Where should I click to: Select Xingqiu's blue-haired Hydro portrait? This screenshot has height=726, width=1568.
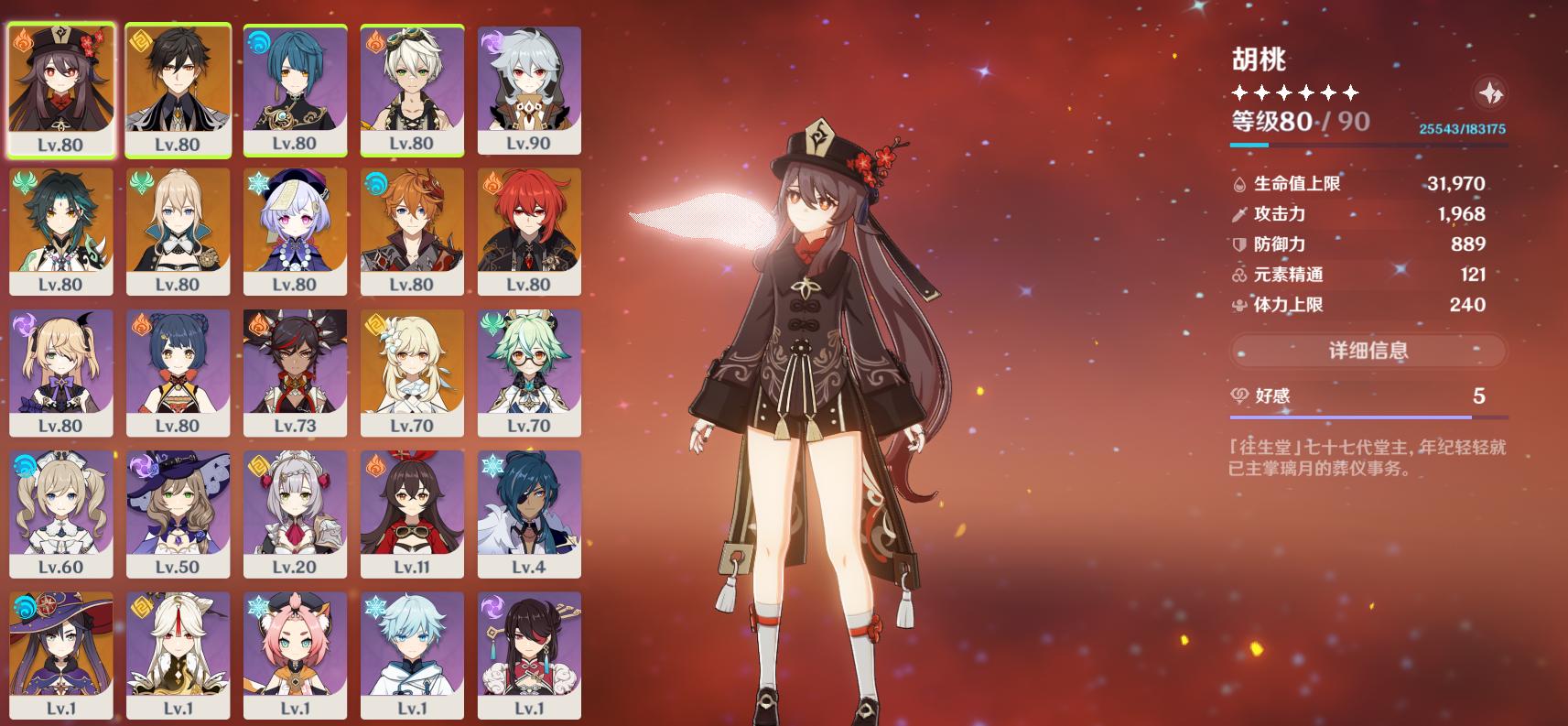[x=295, y=90]
